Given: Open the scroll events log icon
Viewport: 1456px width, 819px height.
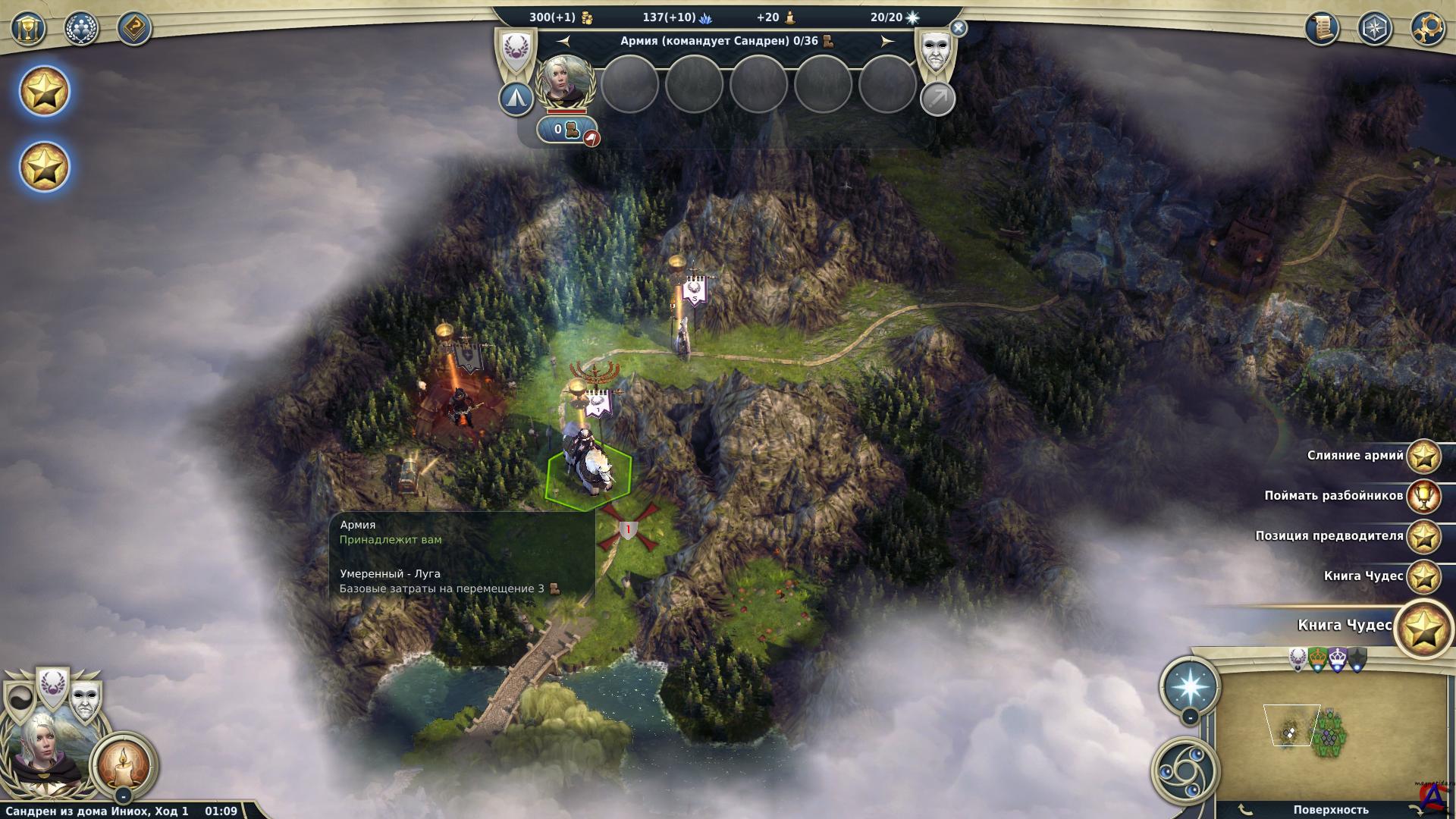Looking at the screenshot, I should click(1322, 29).
